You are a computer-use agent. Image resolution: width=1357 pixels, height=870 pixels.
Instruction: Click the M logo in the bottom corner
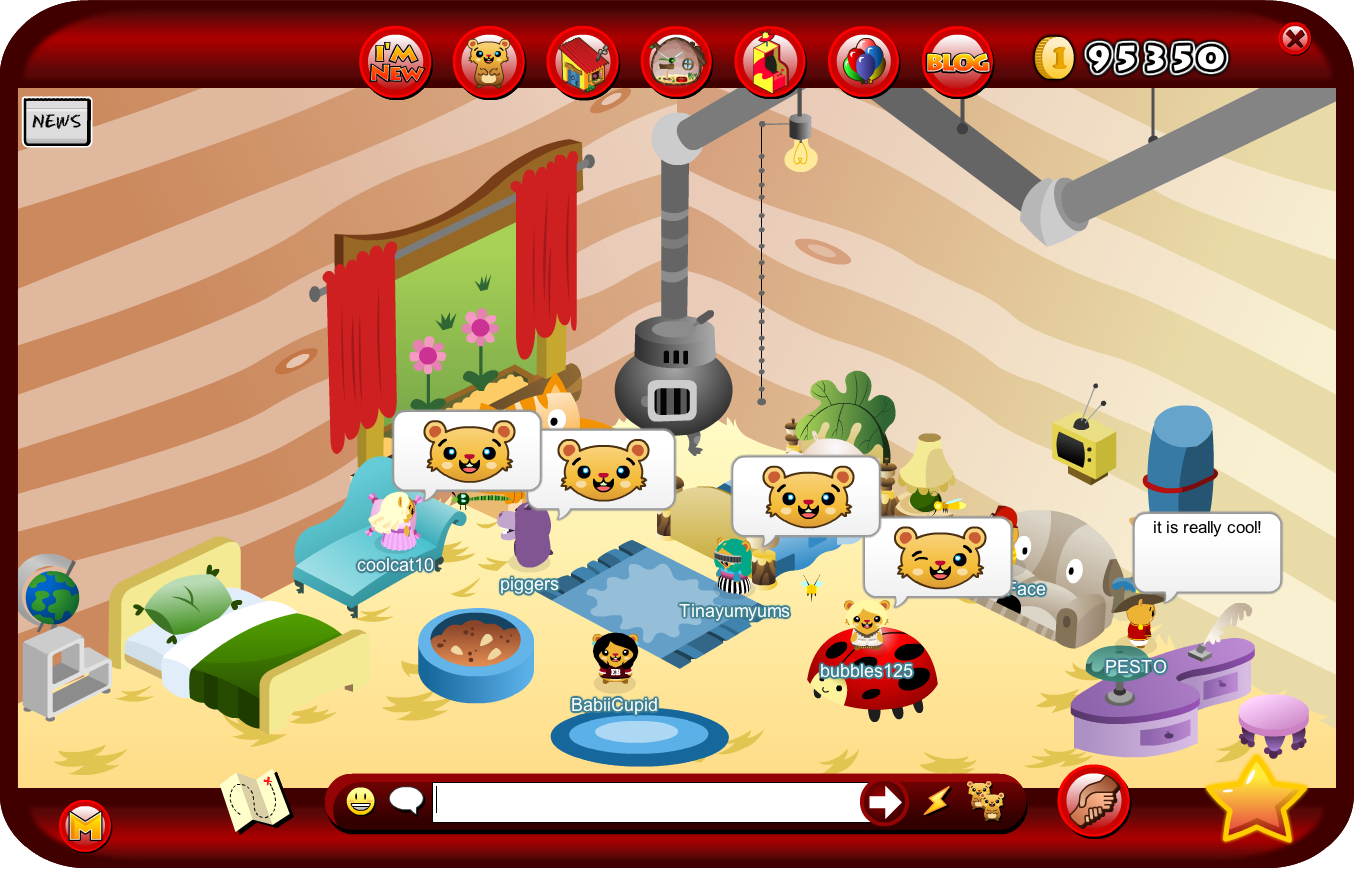(x=85, y=830)
